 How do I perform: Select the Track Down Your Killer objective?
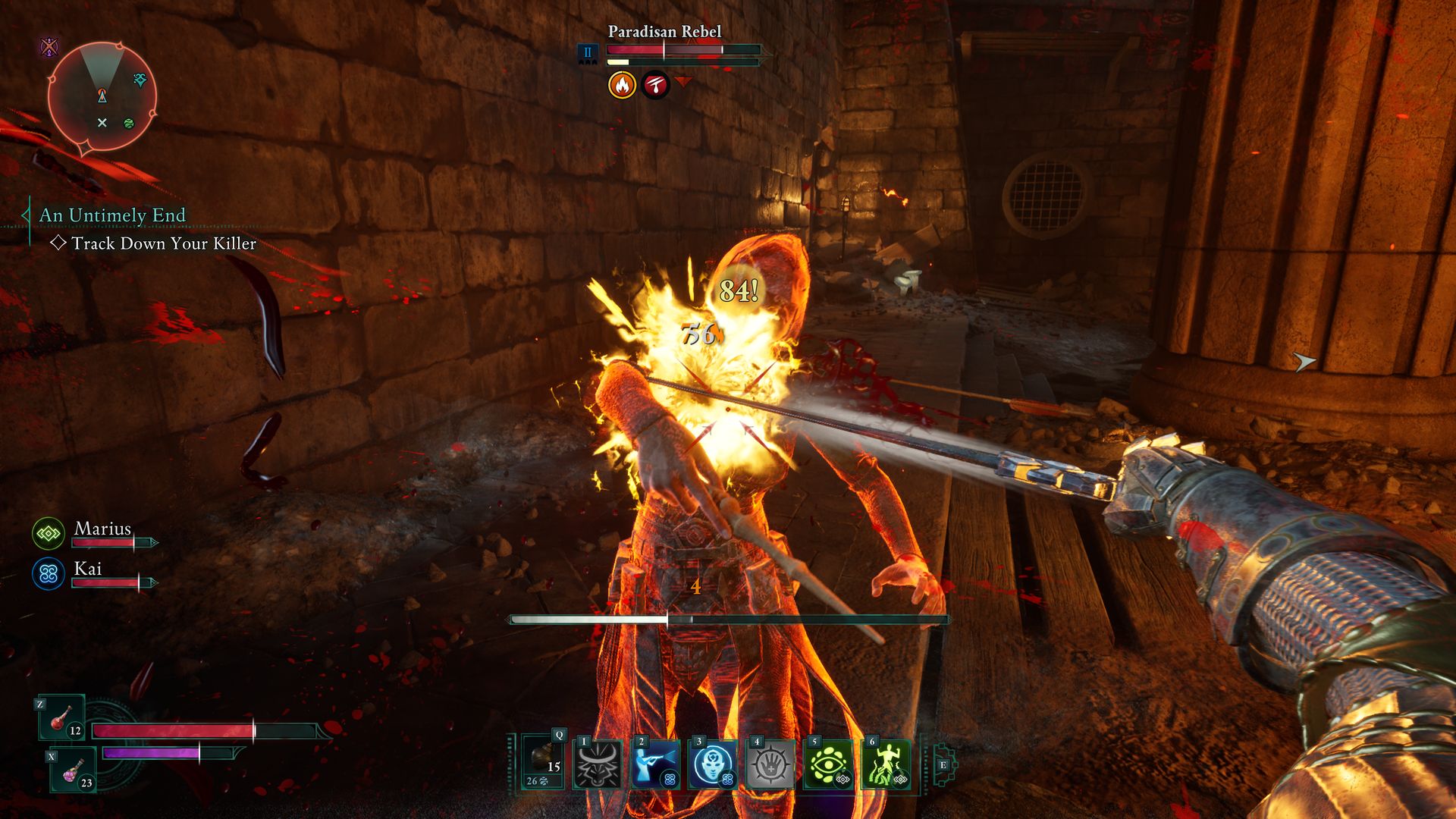[x=163, y=243]
